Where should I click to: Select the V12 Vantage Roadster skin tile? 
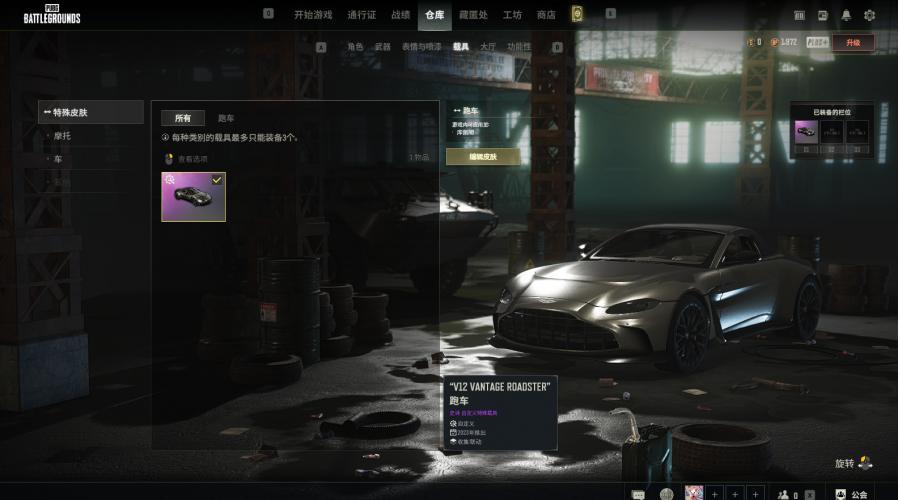pos(194,196)
